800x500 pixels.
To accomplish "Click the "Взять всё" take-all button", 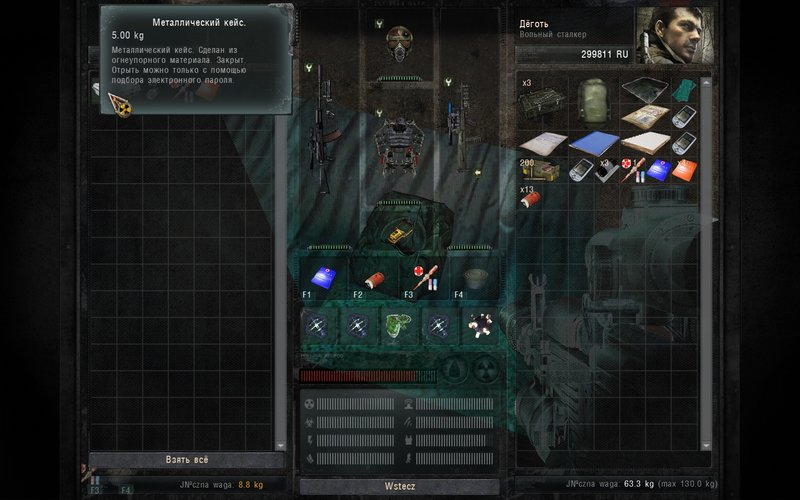I will tap(187, 460).
